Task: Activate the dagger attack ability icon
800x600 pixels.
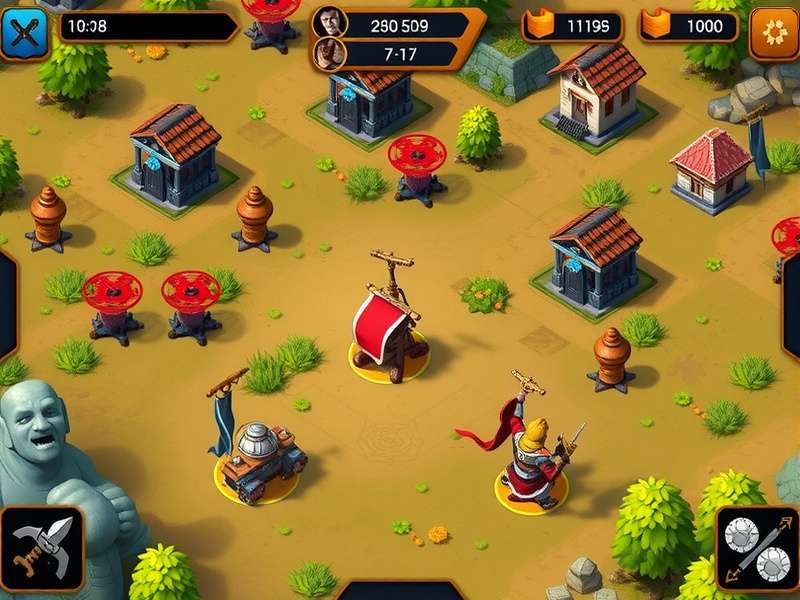Action: tap(41, 546)
